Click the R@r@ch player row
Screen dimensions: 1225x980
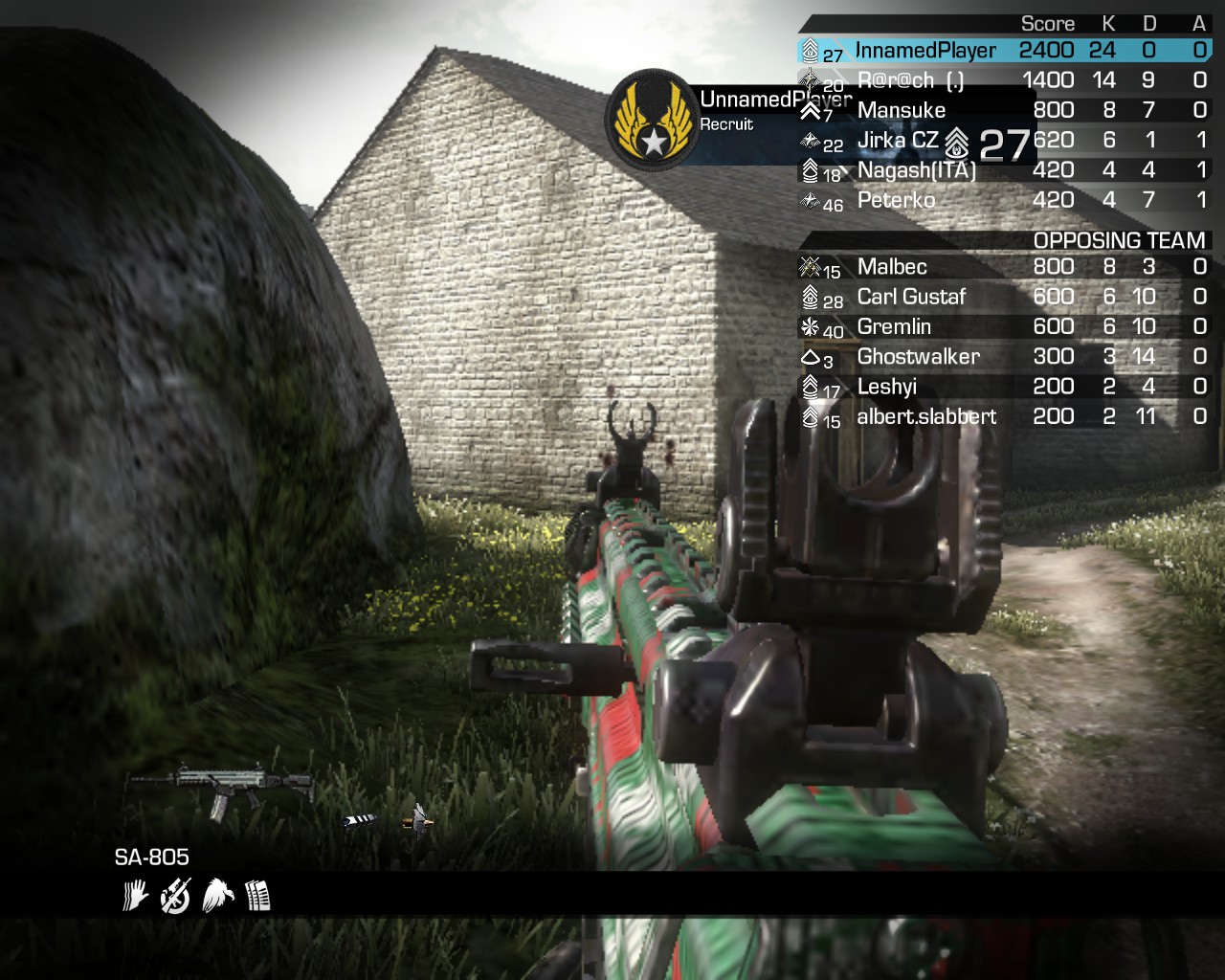click(909, 81)
